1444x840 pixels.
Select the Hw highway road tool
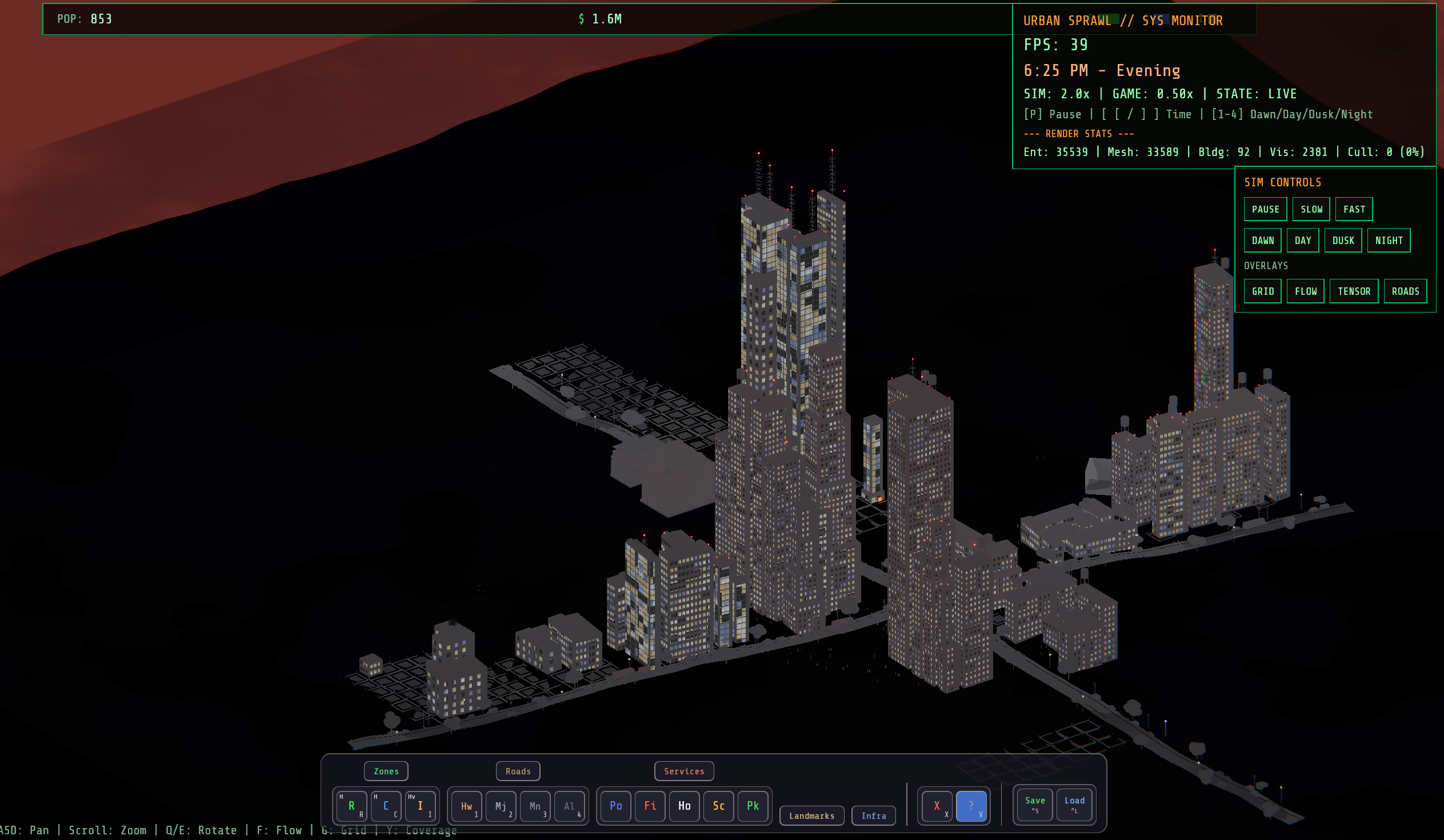click(466, 806)
